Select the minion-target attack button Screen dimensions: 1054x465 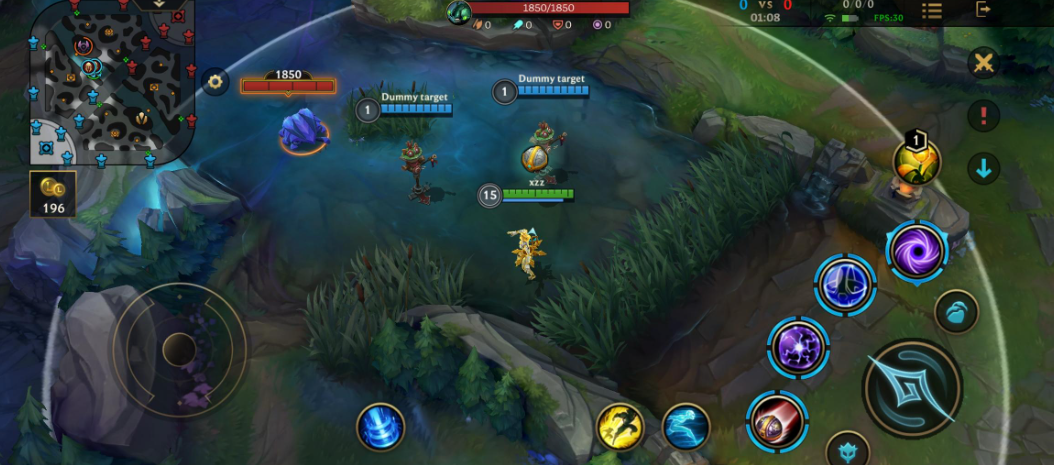click(956, 312)
